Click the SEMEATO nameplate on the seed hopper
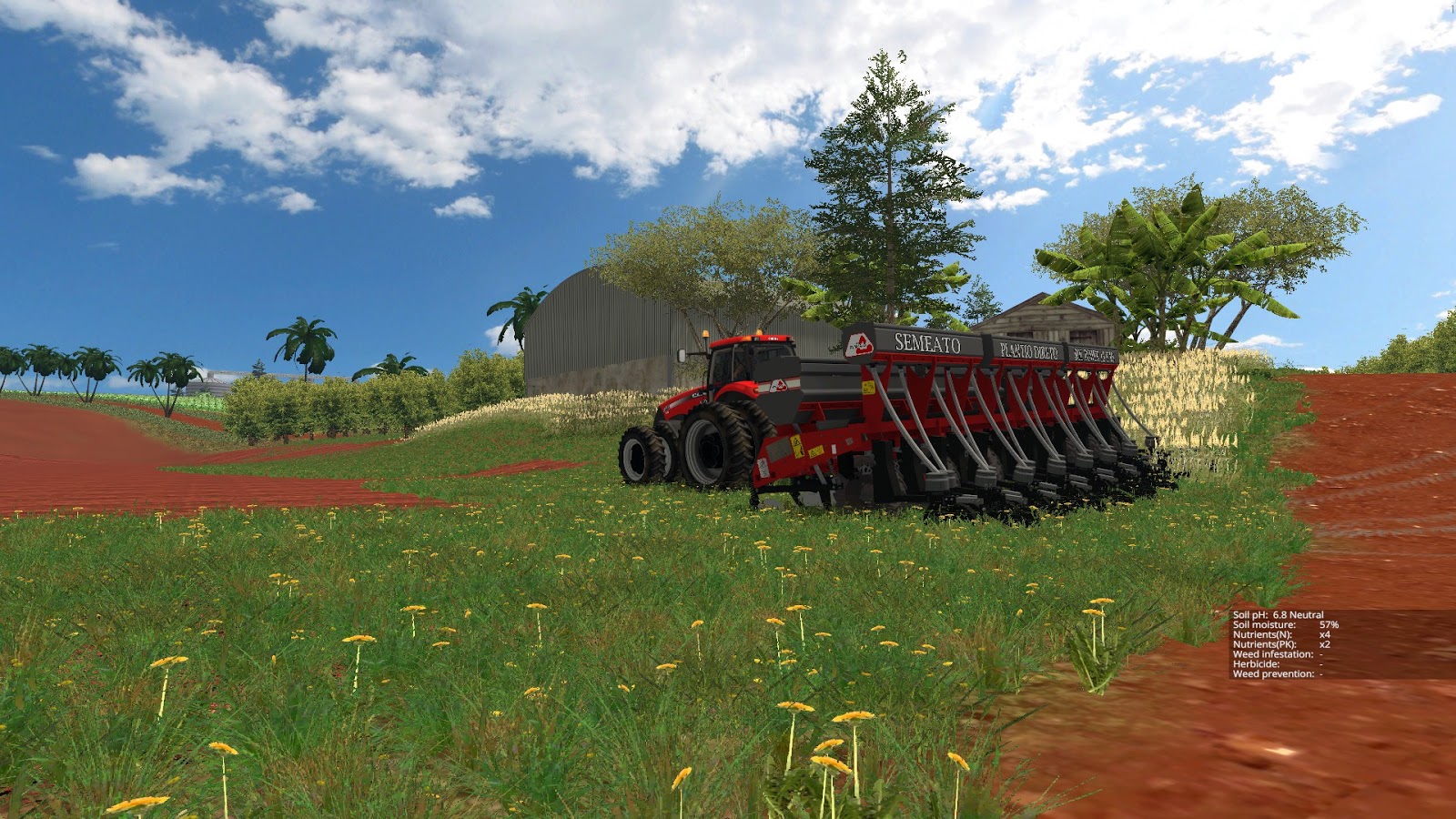1456x819 pixels. click(928, 342)
